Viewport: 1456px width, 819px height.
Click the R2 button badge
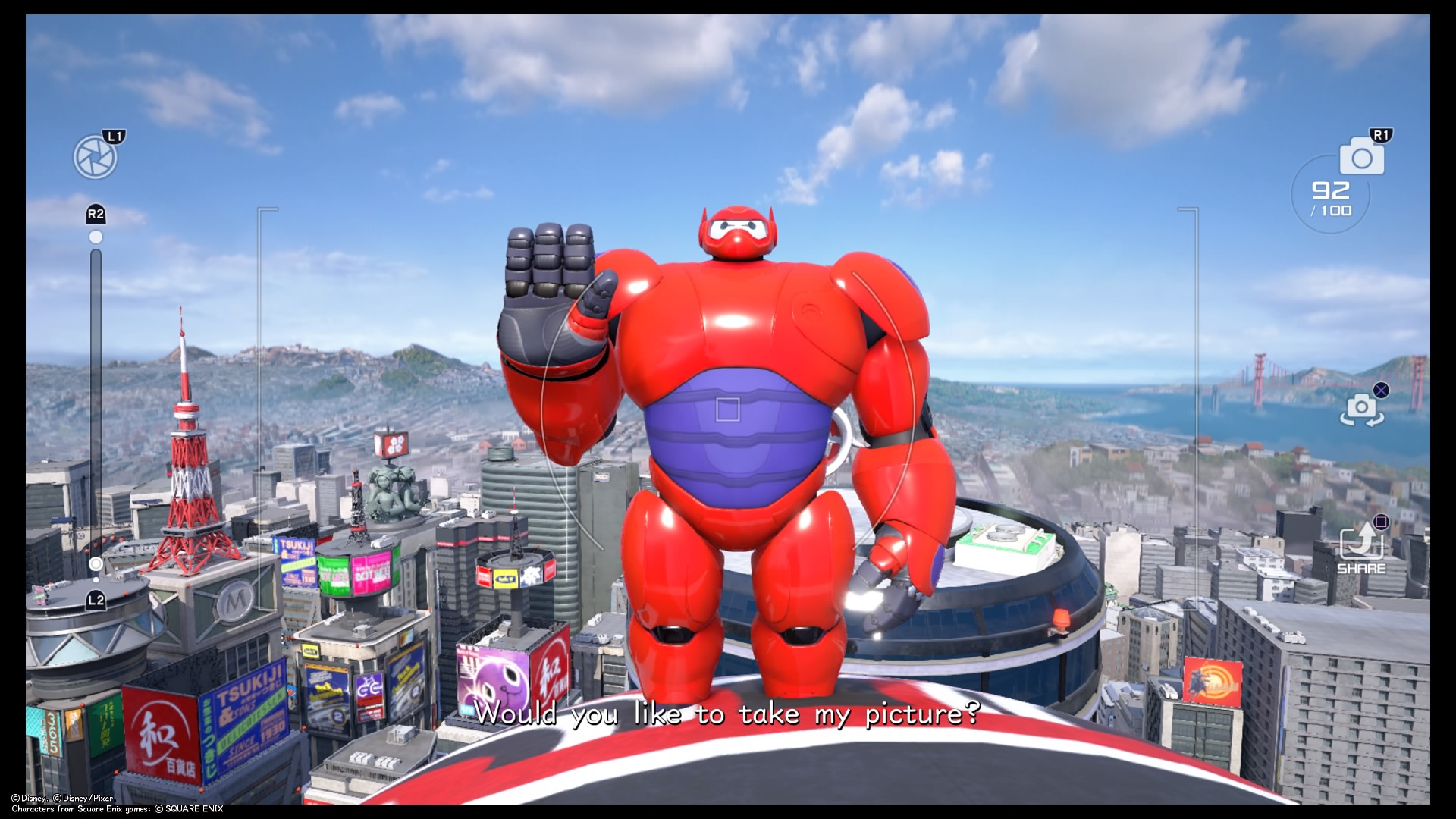[x=96, y=213]
